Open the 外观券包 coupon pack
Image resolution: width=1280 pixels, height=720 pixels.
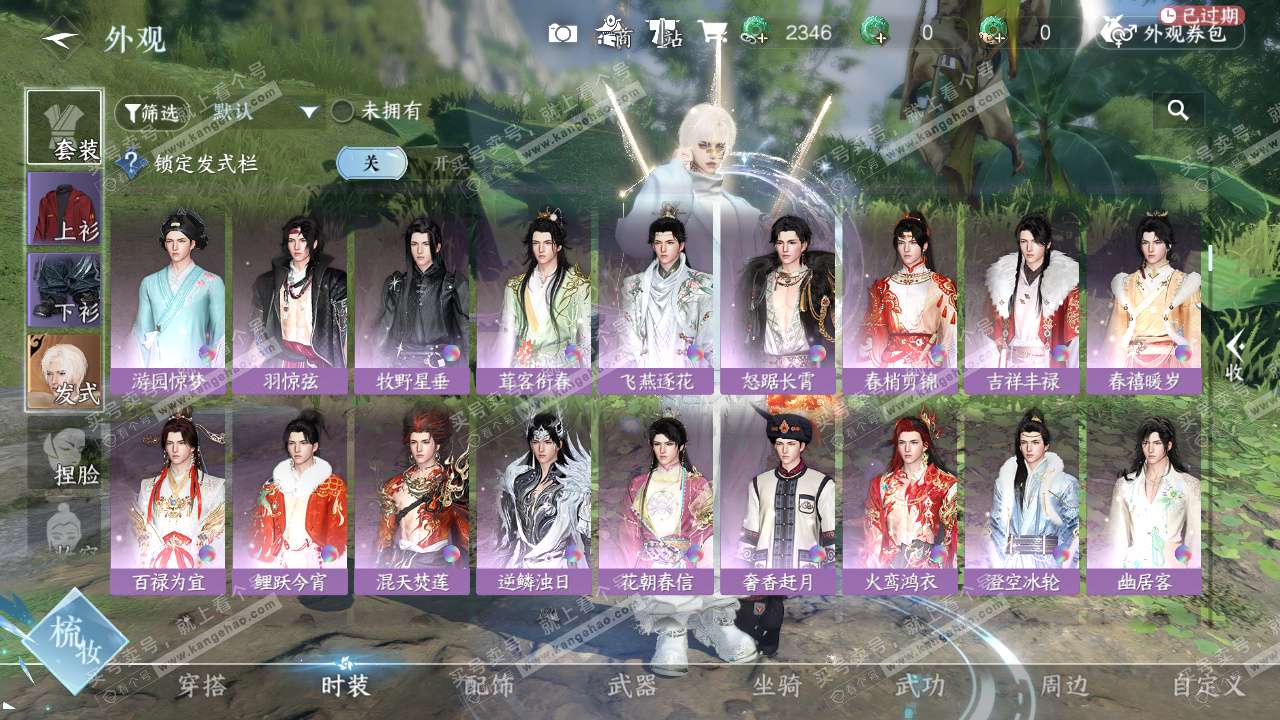(x=1170, y=33)
